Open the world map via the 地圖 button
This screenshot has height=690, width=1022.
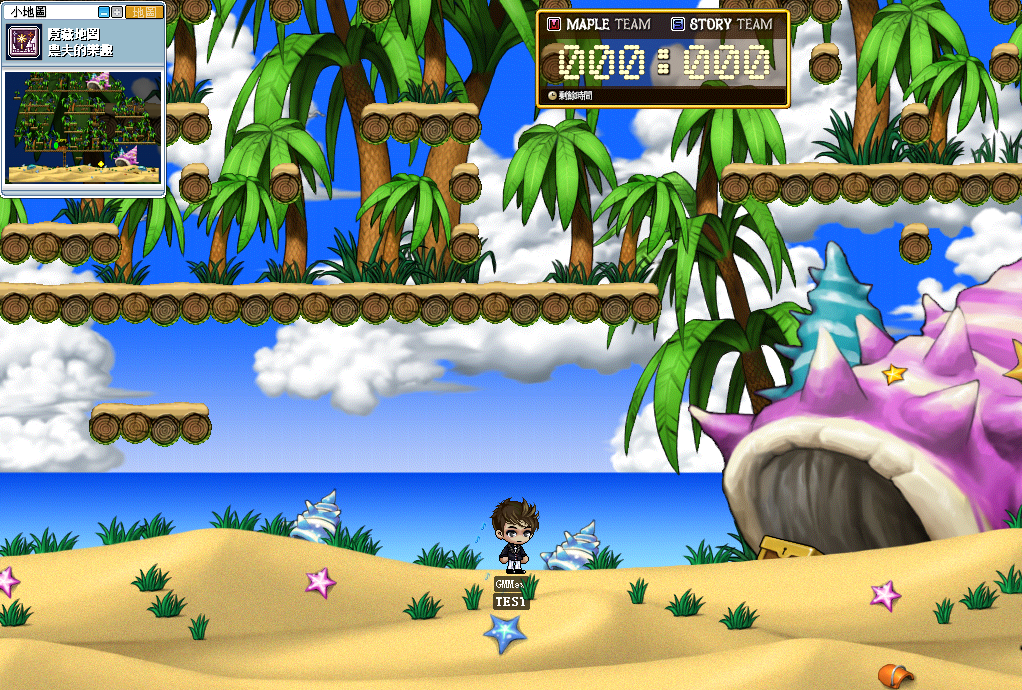point(143,12)
